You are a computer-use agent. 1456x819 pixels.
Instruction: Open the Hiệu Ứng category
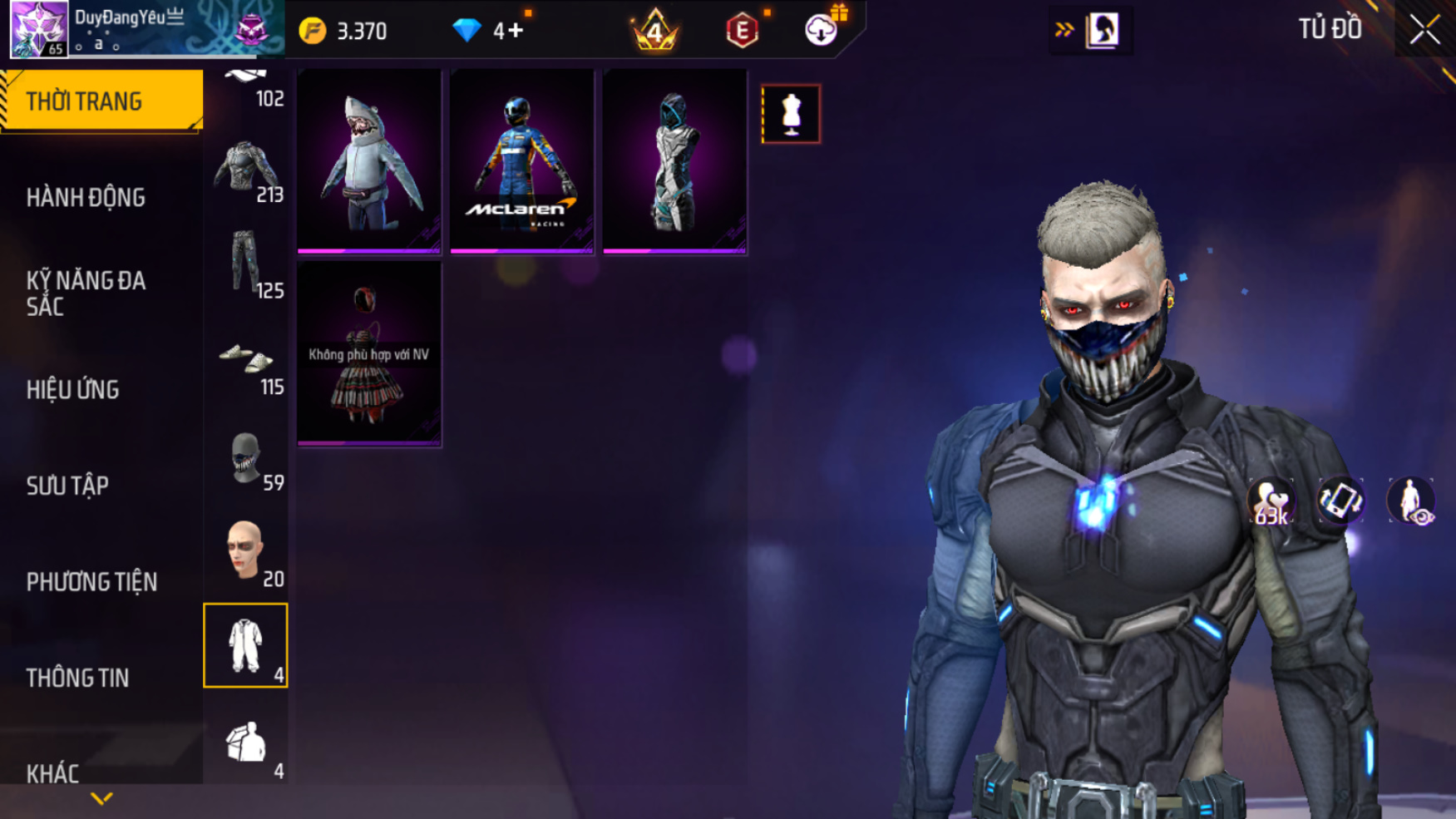click(73, 389)
